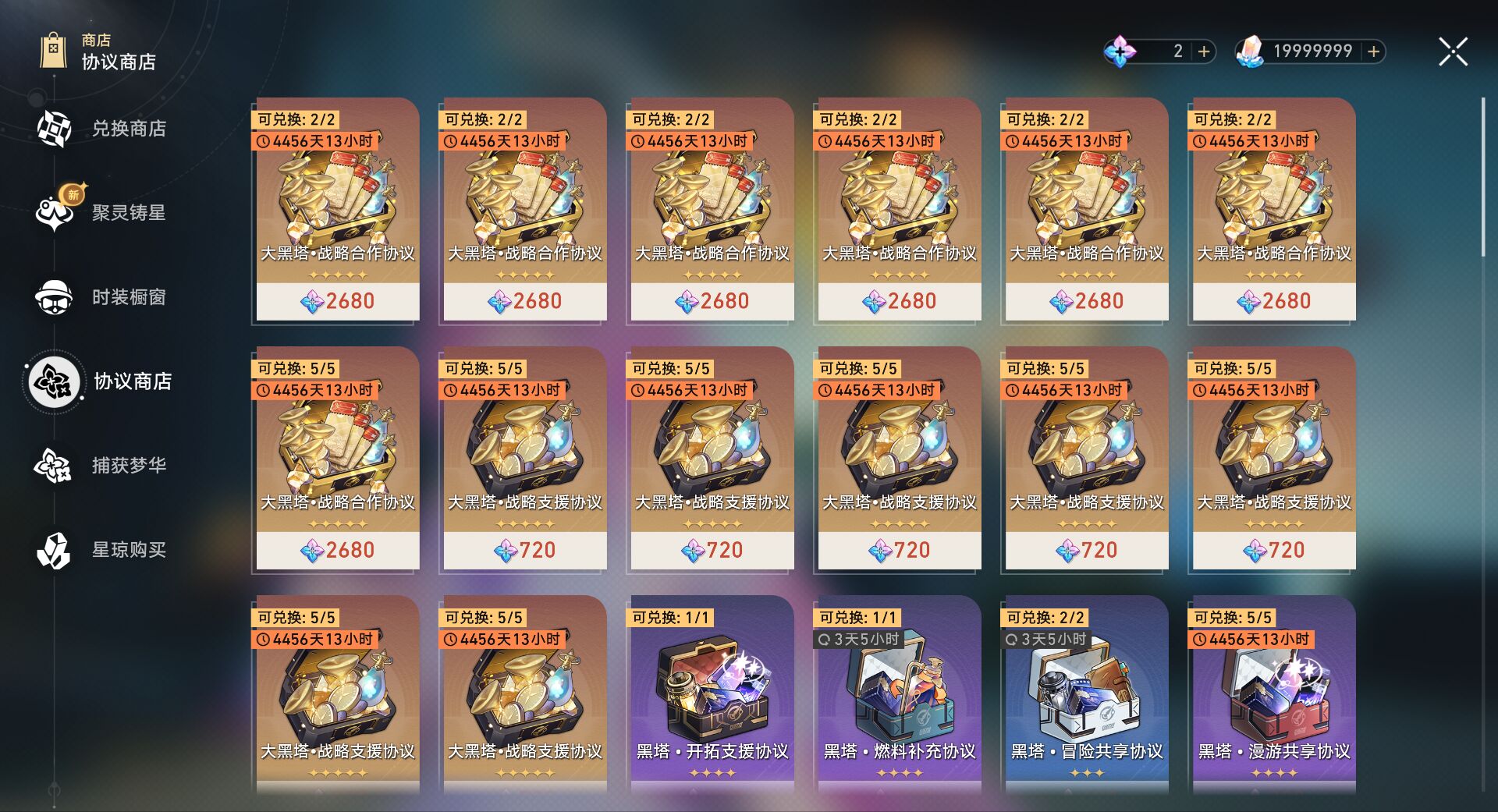Click plus button next to currency showing 2
This screenshot has height=812, width=1498.
click(1205, 51)
